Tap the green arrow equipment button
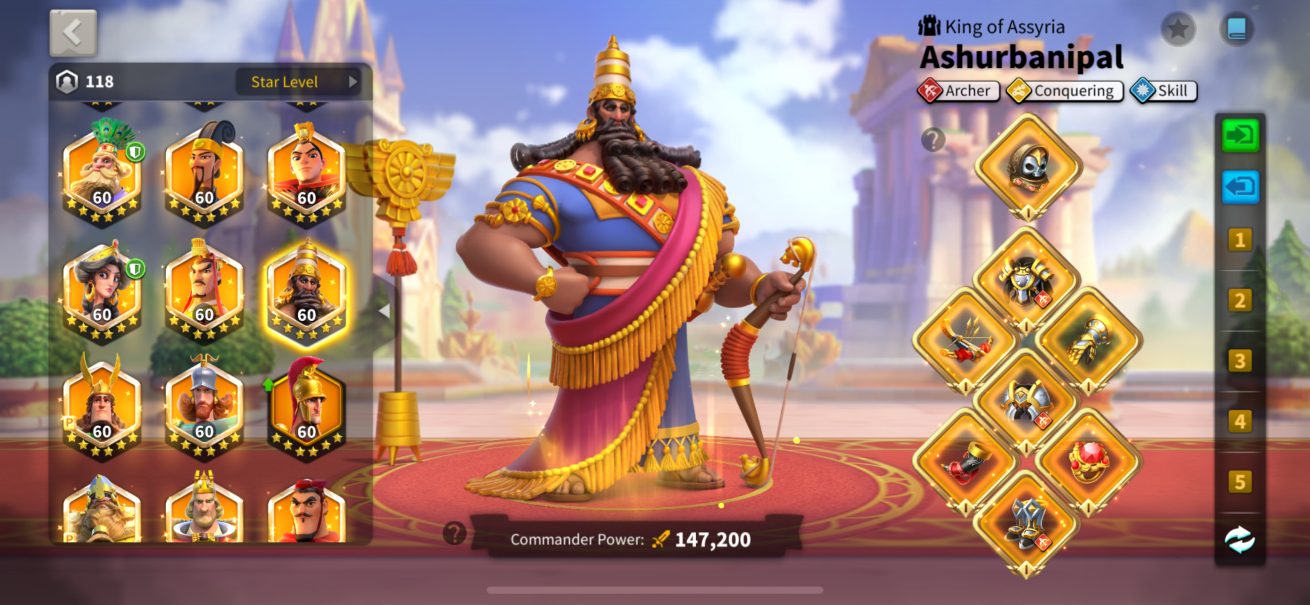This screenshot has height=605, width=1310. (x=1240, y=136)
